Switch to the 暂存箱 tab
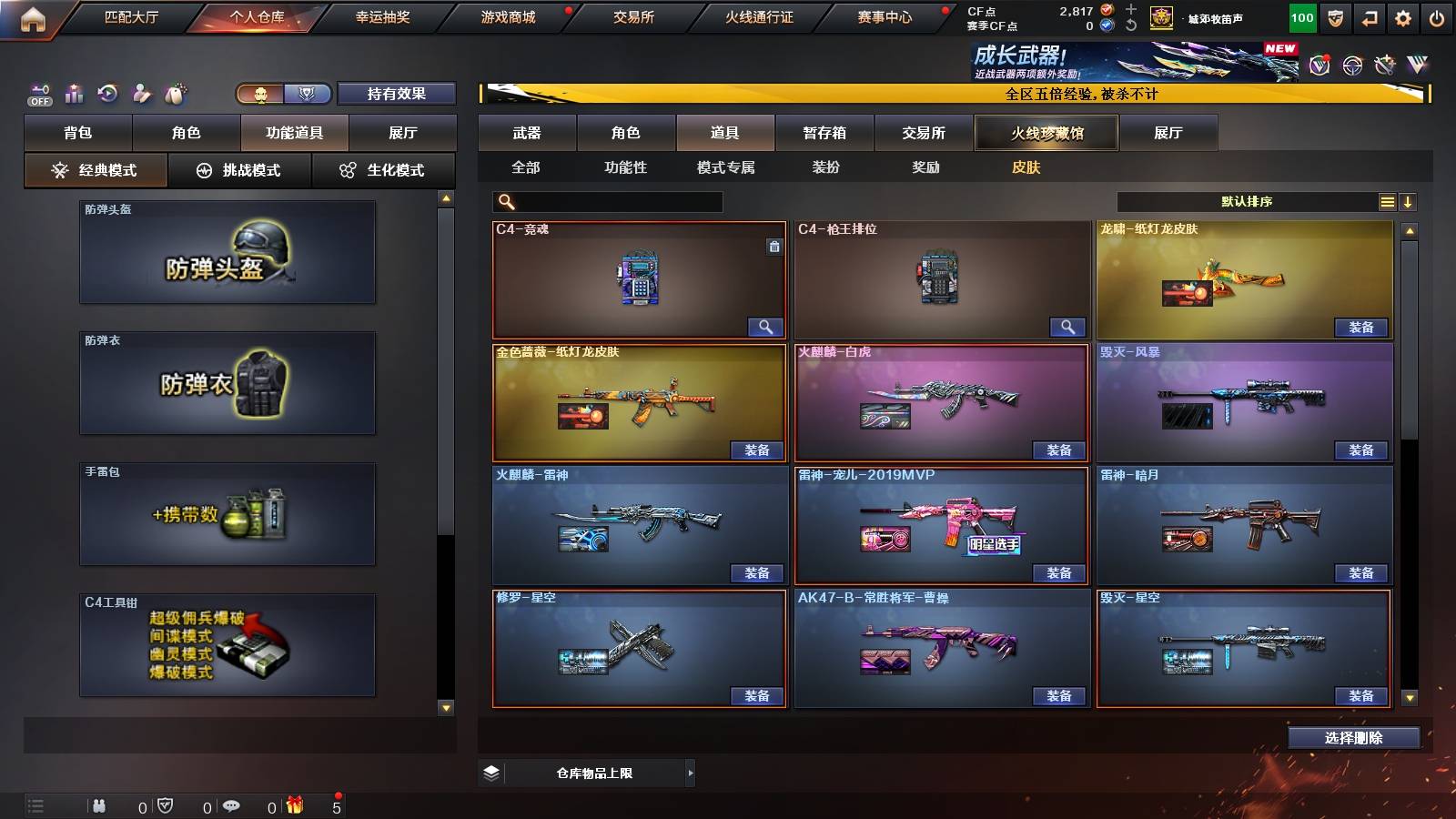Viewport: 1456px width, 819px height. [824, 133]
